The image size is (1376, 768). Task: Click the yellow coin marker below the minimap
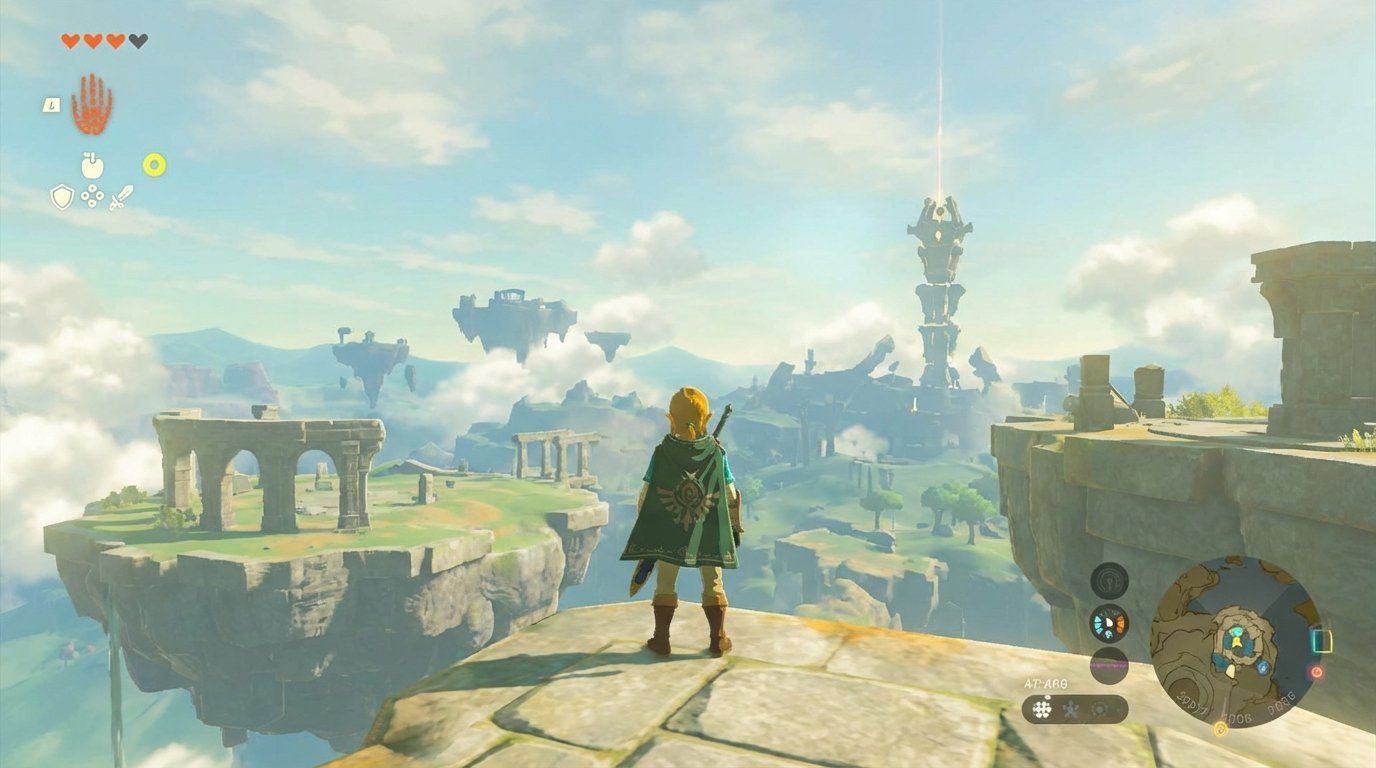click(x=1220, y=729)
